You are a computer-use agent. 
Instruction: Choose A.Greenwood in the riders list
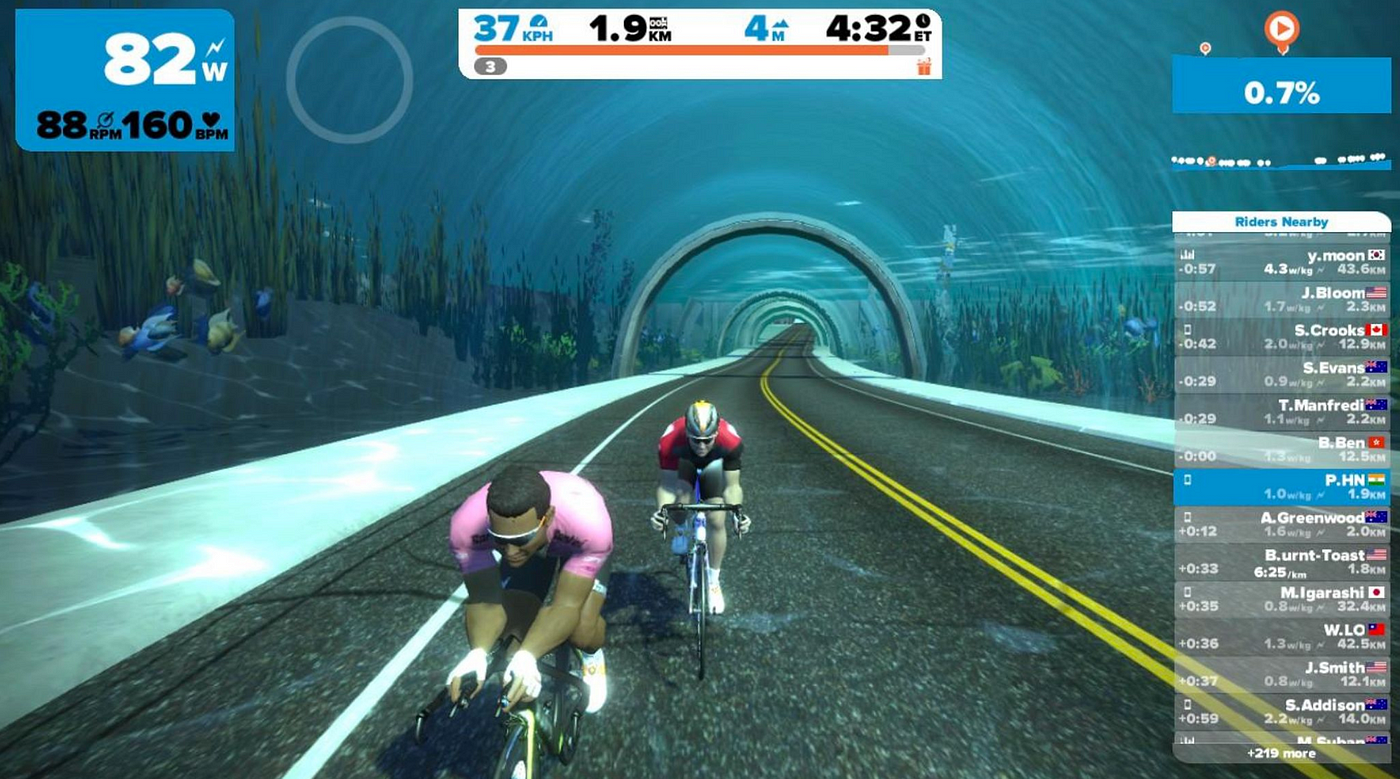tap(1281, 524)
